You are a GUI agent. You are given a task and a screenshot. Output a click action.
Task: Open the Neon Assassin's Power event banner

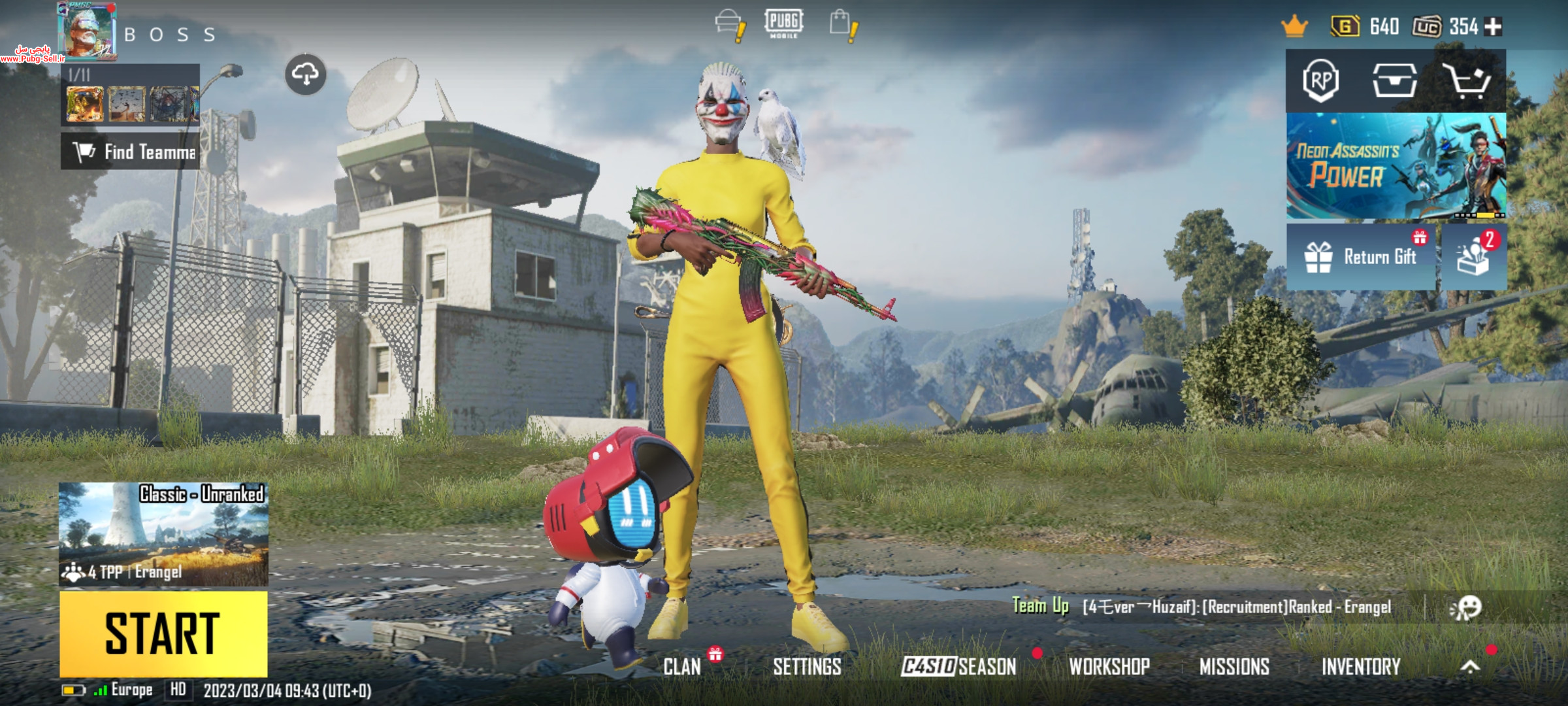[x=1396, y=166]
